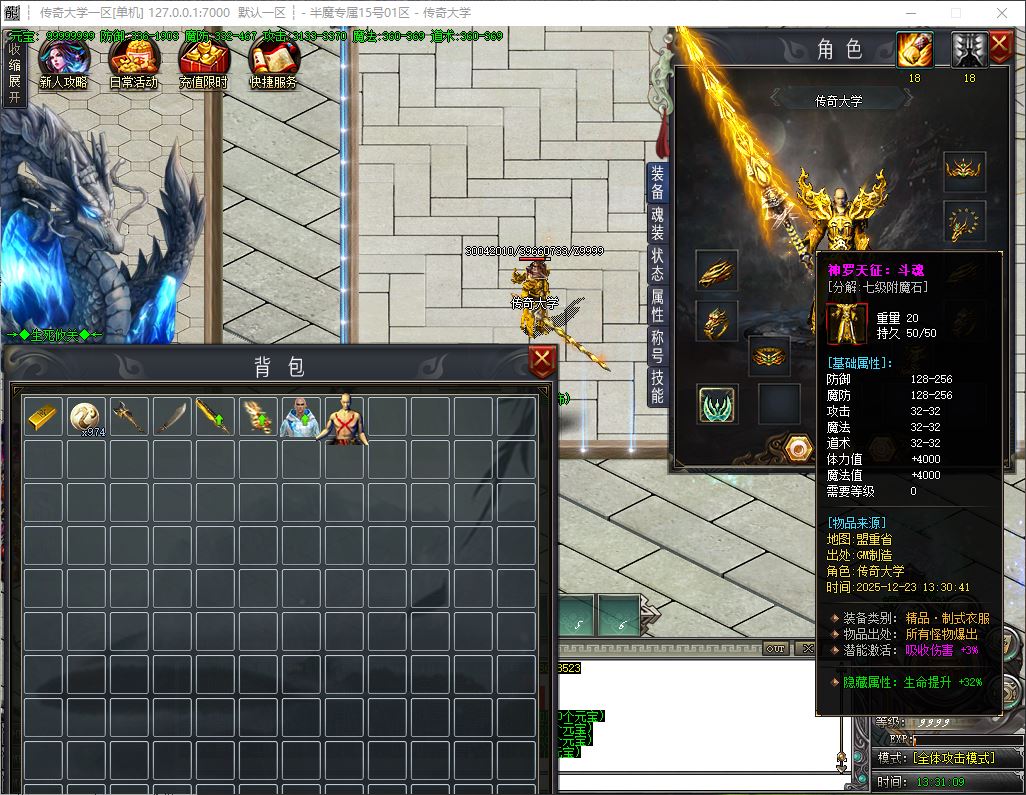Select the x974 coin stack item
1026x795 pixels.
click(x=87, y=417)
